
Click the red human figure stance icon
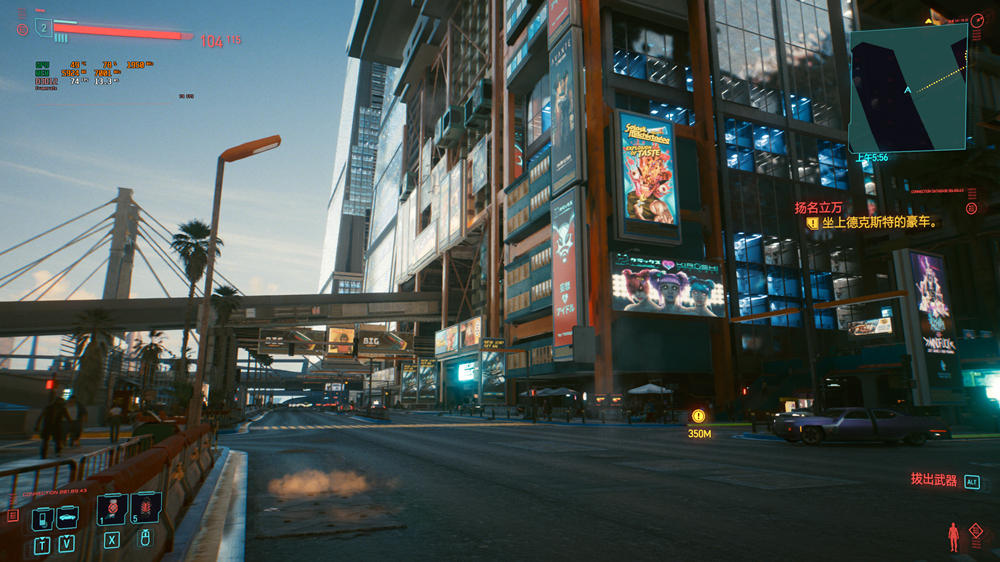tap(953, 535)
